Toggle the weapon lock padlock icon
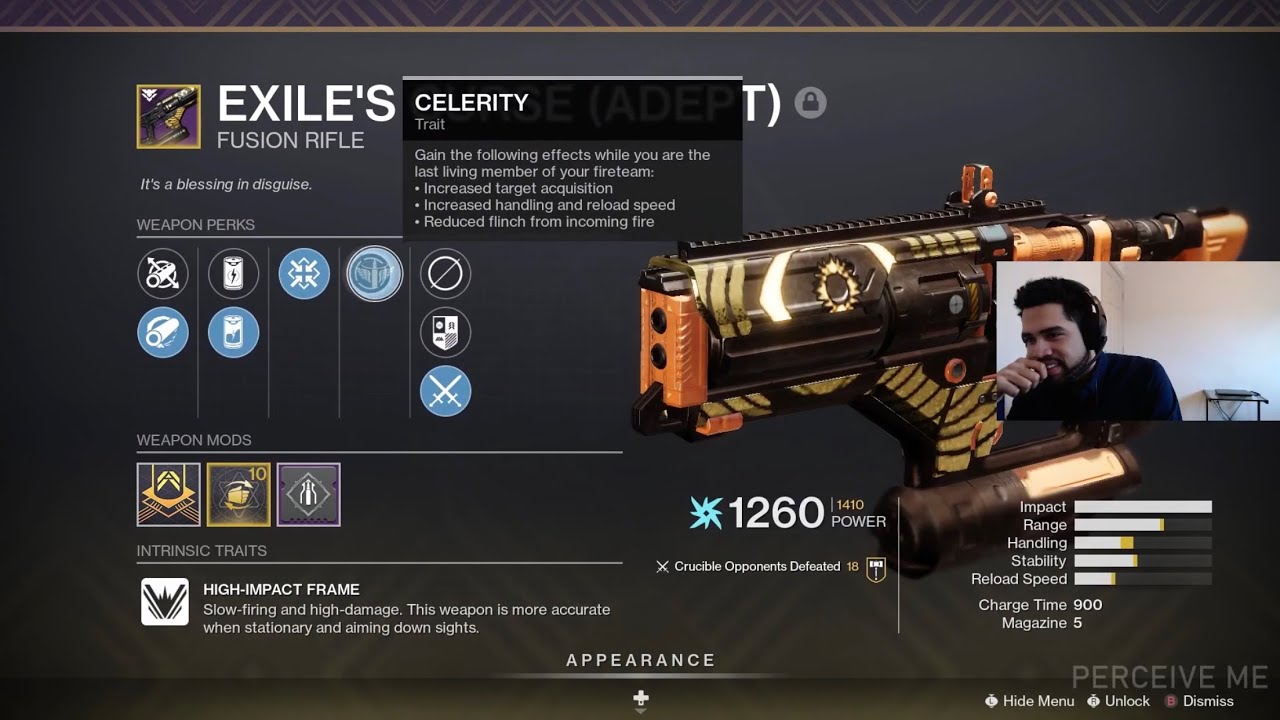 (810, 102)
